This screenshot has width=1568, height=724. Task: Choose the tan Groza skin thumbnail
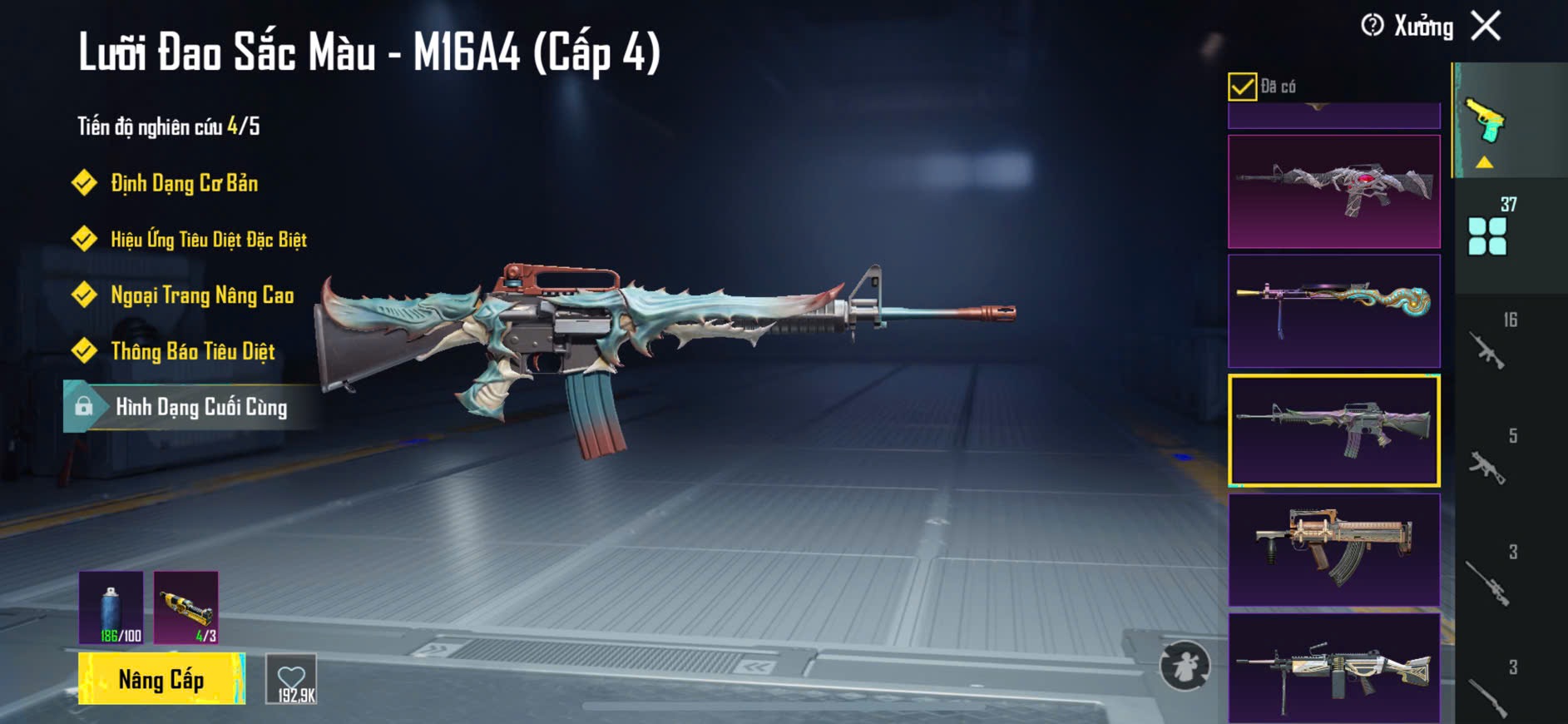[x=1333, y=549]
